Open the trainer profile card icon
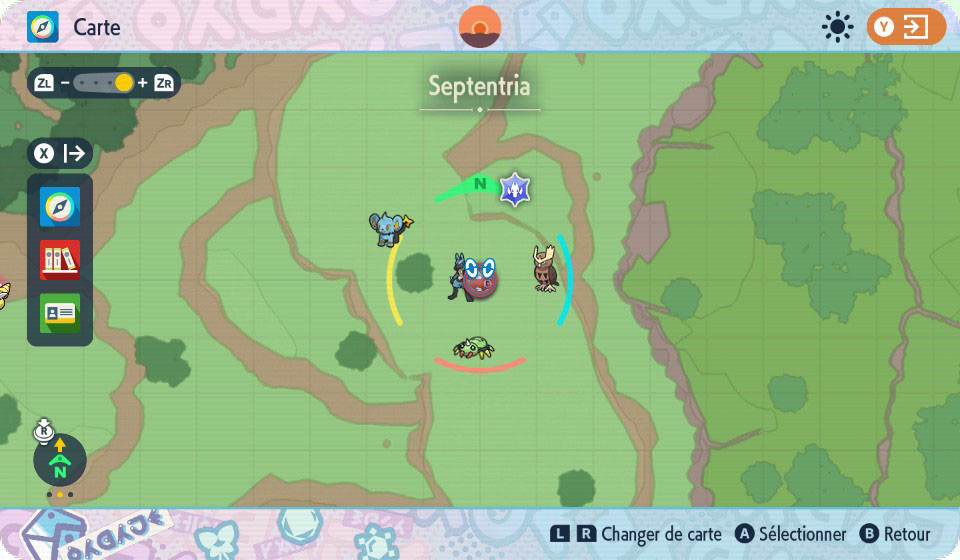Viewport: 960px width, 560px height. click(60, 313)
